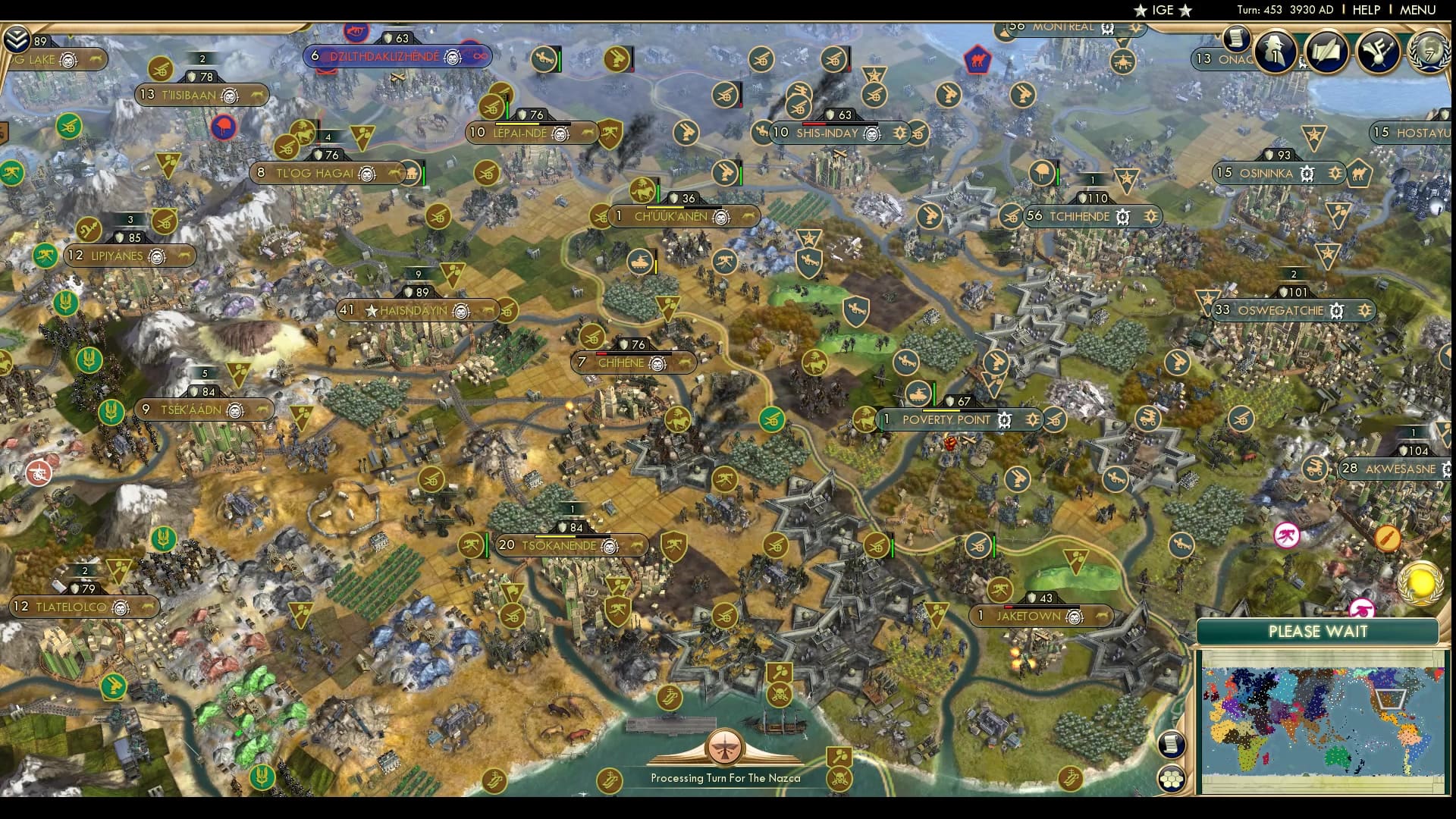Click the Nazca emblem above Processing Turn text
The height and width of the screenshot is (819, 1456).
724,745
